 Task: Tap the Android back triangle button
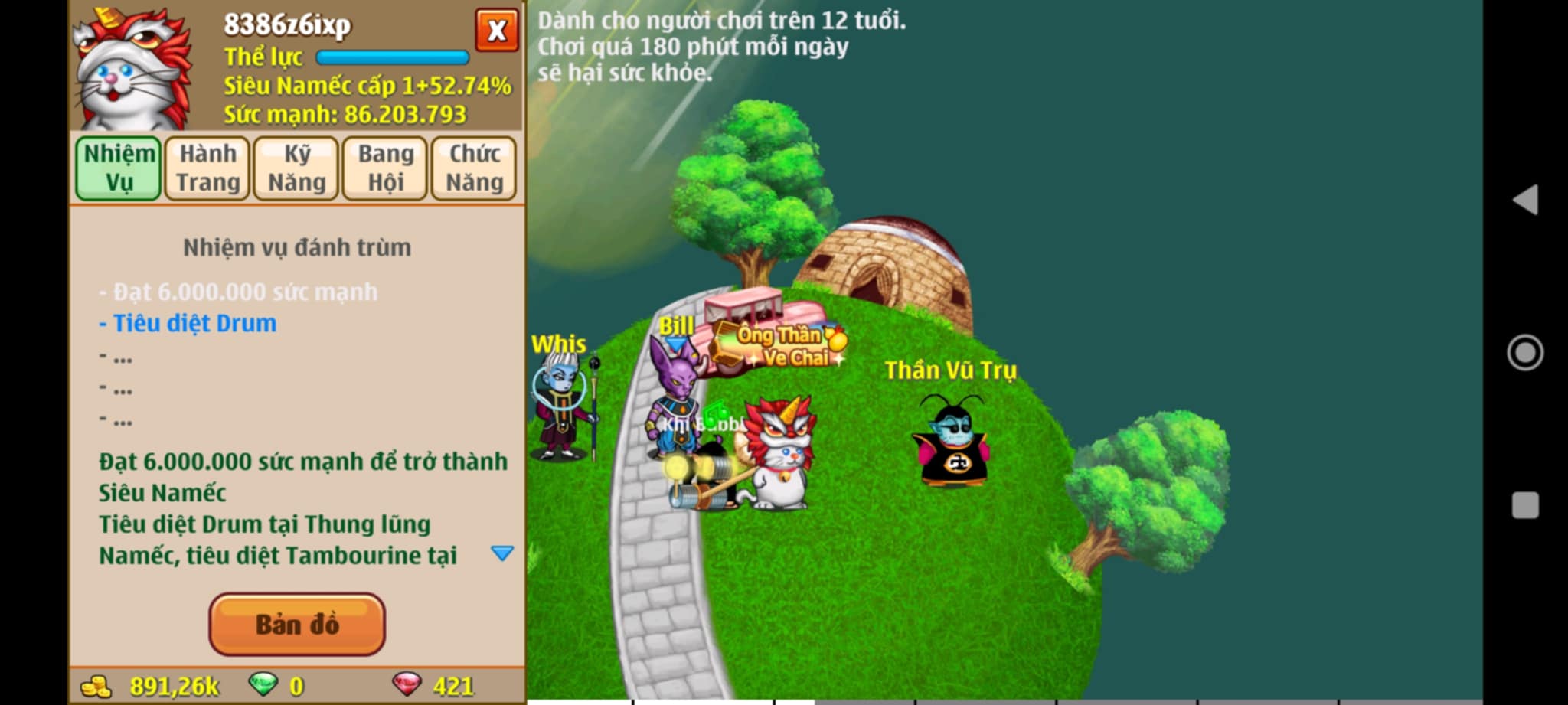coord(1524,200)
